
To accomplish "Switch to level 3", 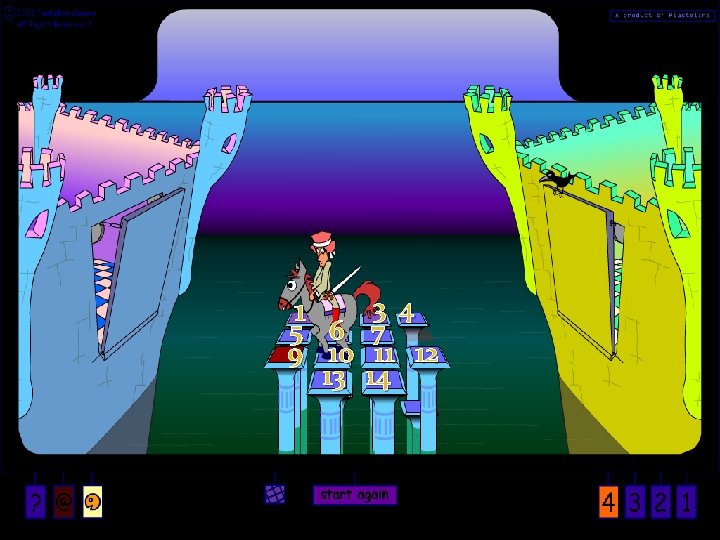I will (634, 502).
